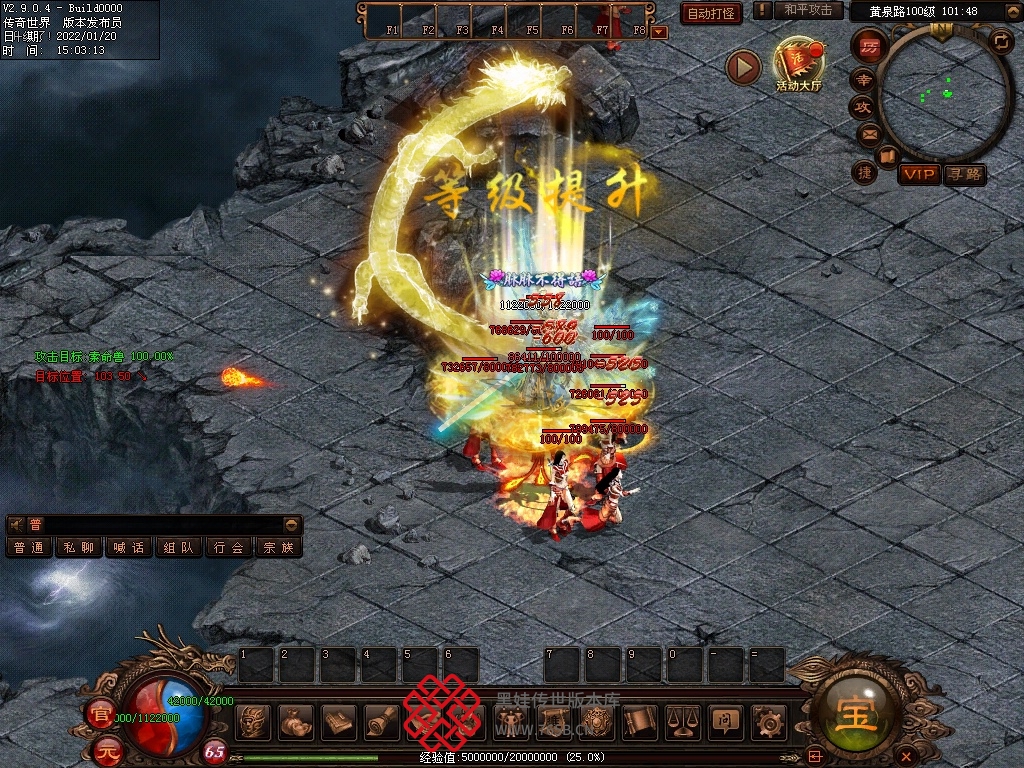
Task: Click the minimap rotate arrows button
Action: pos(1001,41)
